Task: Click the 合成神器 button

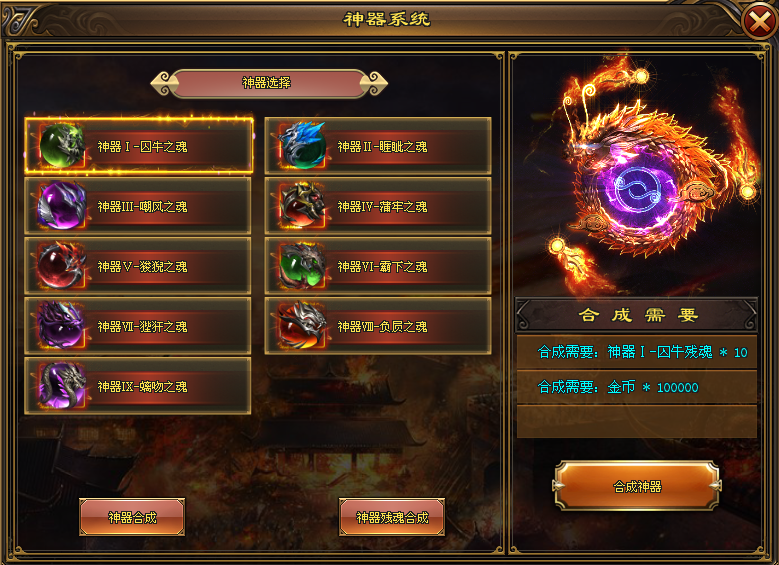Action: pyautogui.click(x=637, y=487)
